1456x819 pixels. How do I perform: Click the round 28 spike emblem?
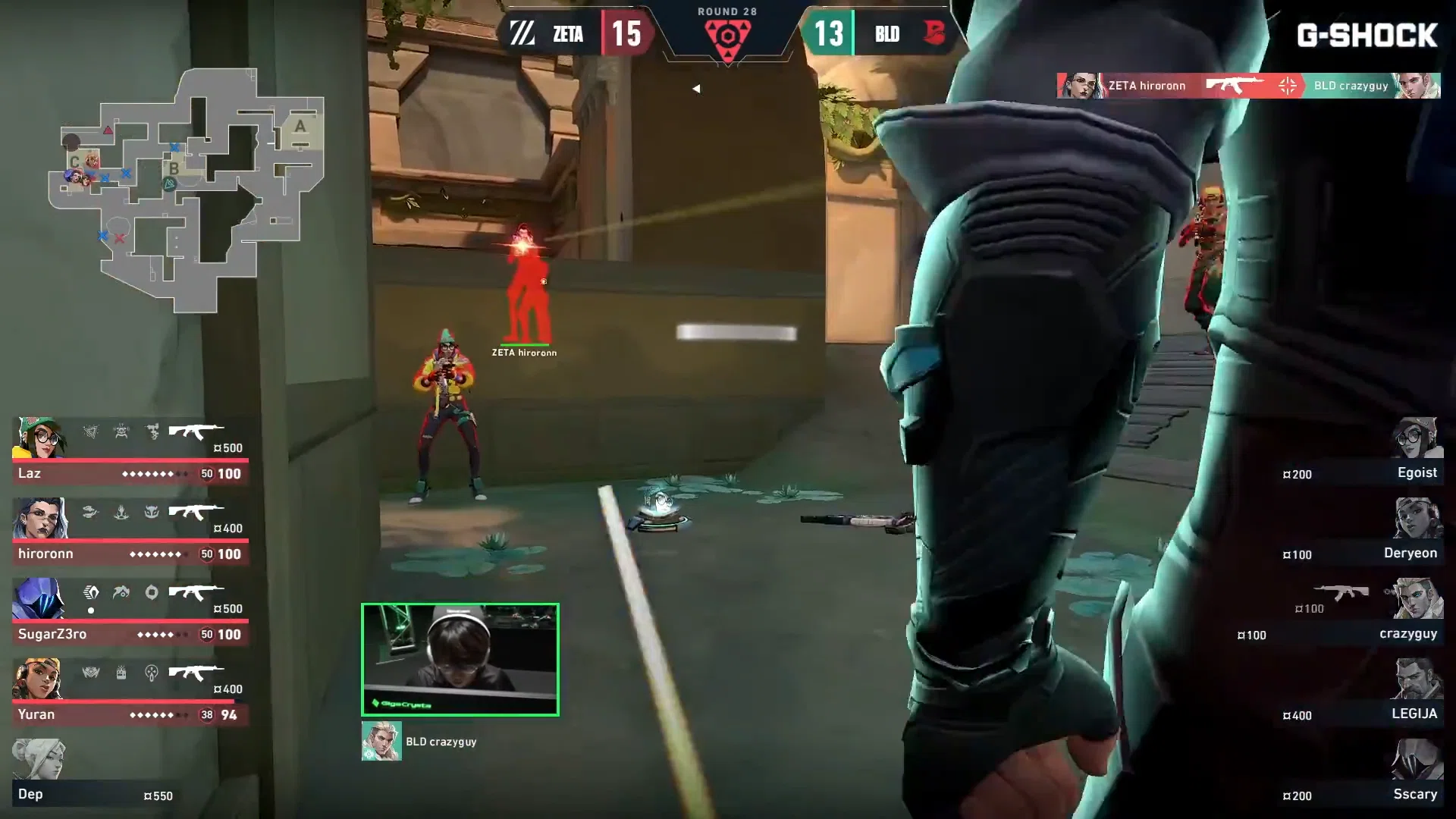coord(727,38)
